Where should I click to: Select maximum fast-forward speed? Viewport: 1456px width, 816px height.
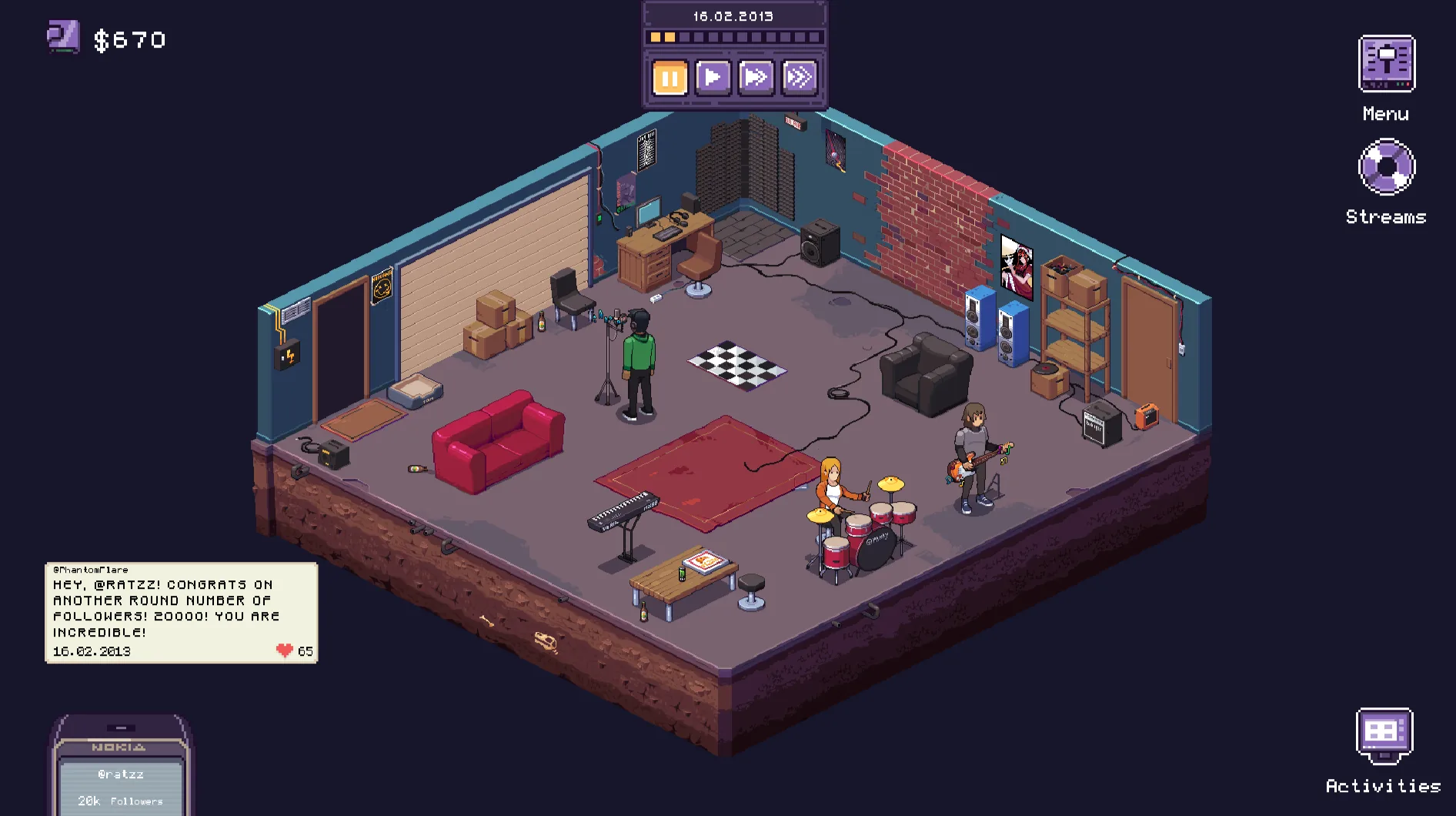tap(800, 75)
